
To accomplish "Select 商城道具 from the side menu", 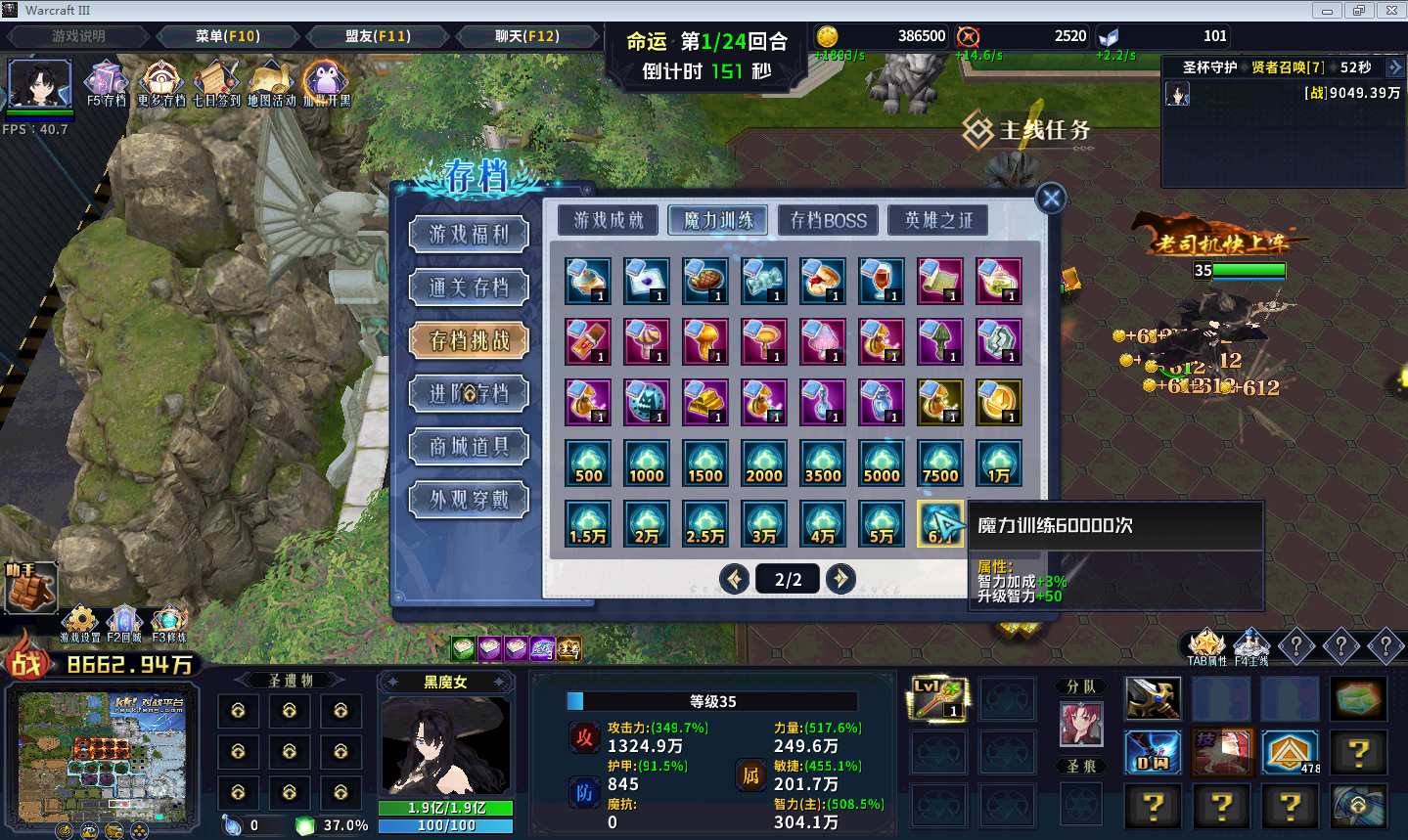I will click(x=470, y=447).
